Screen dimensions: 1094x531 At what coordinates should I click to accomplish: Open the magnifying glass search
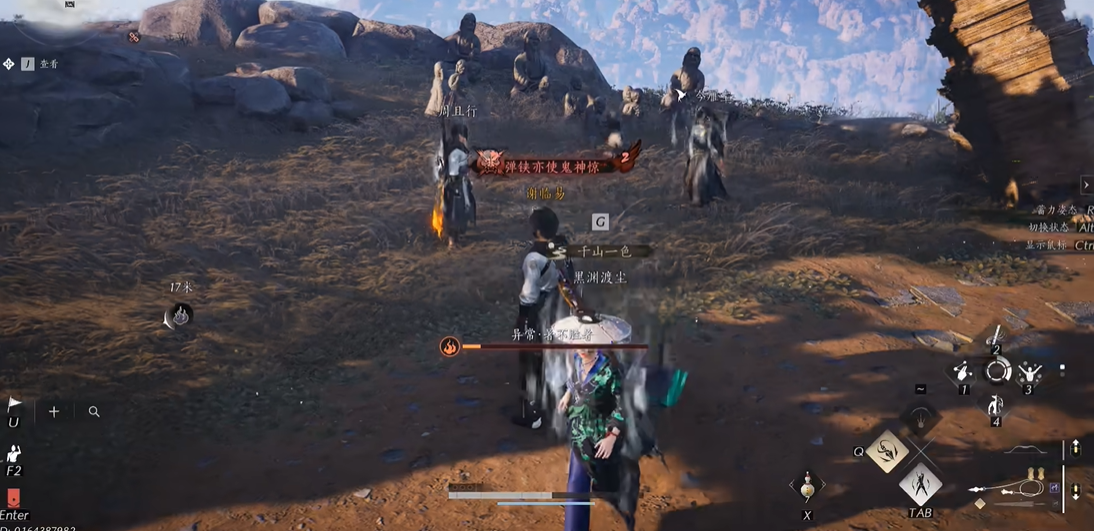coord(94,411)
